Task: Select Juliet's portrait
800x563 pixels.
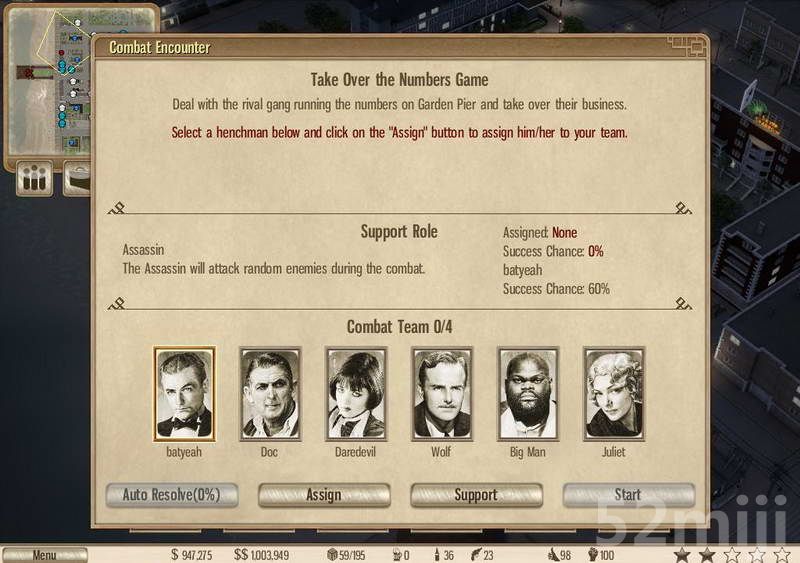Action: [614, 394]
